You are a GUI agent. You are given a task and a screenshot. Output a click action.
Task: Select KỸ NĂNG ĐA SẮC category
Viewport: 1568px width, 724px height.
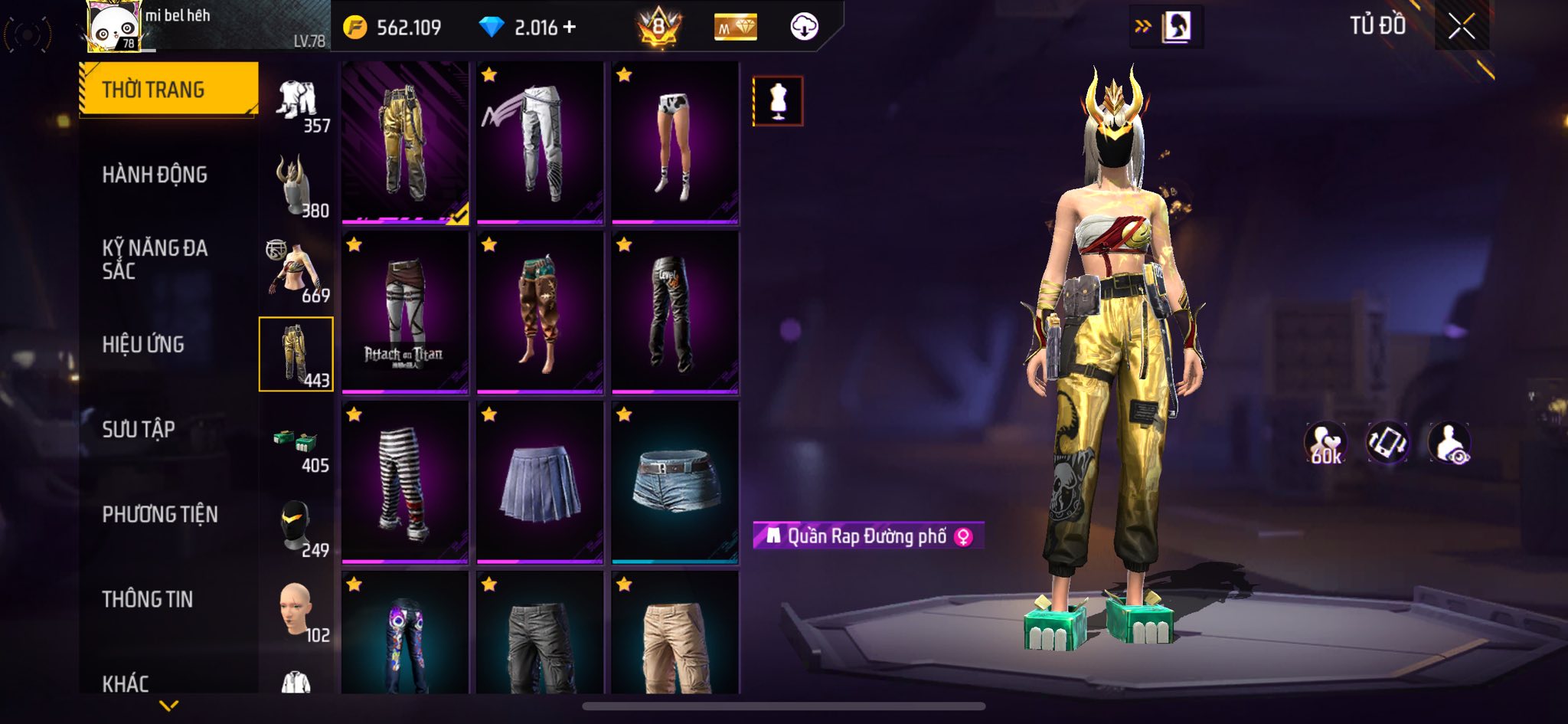click(x=155, y=259)
